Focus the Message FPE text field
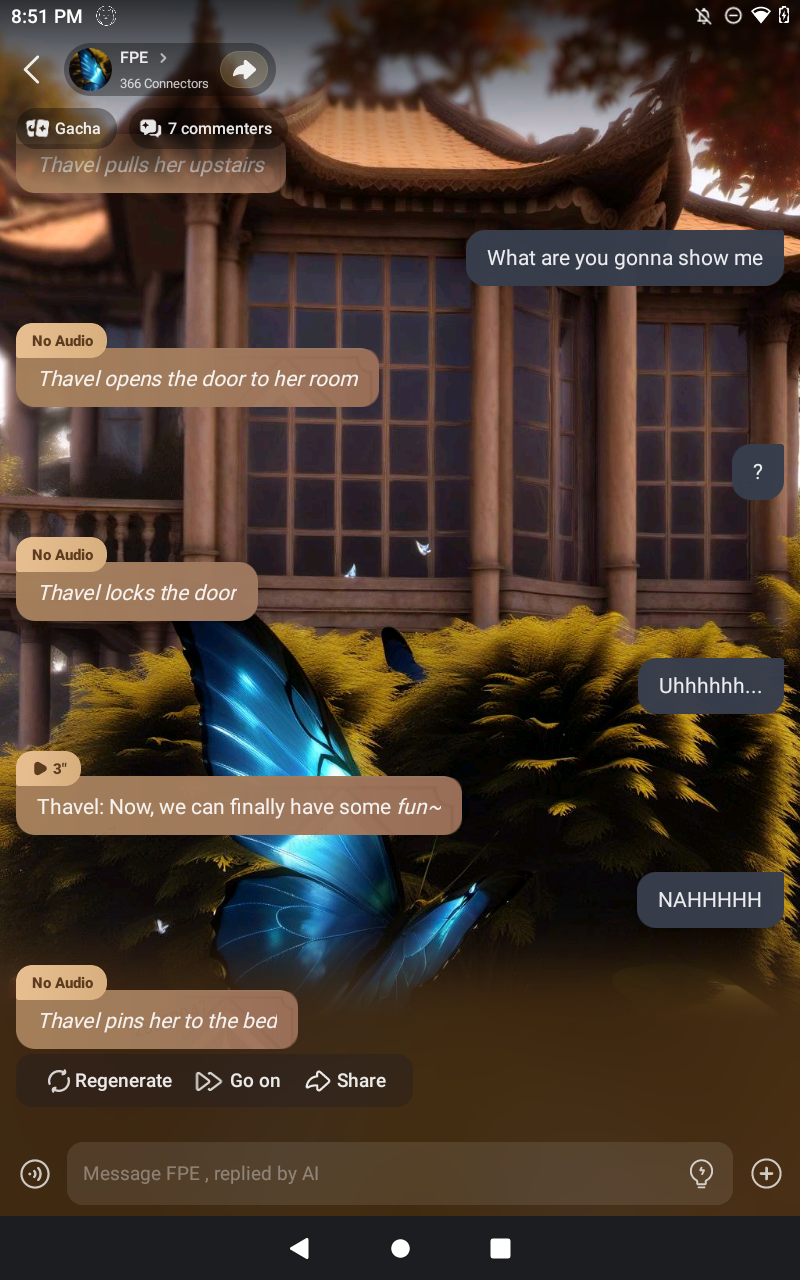The height and width of the screenshot is (1280, 800). (380, 1174)
